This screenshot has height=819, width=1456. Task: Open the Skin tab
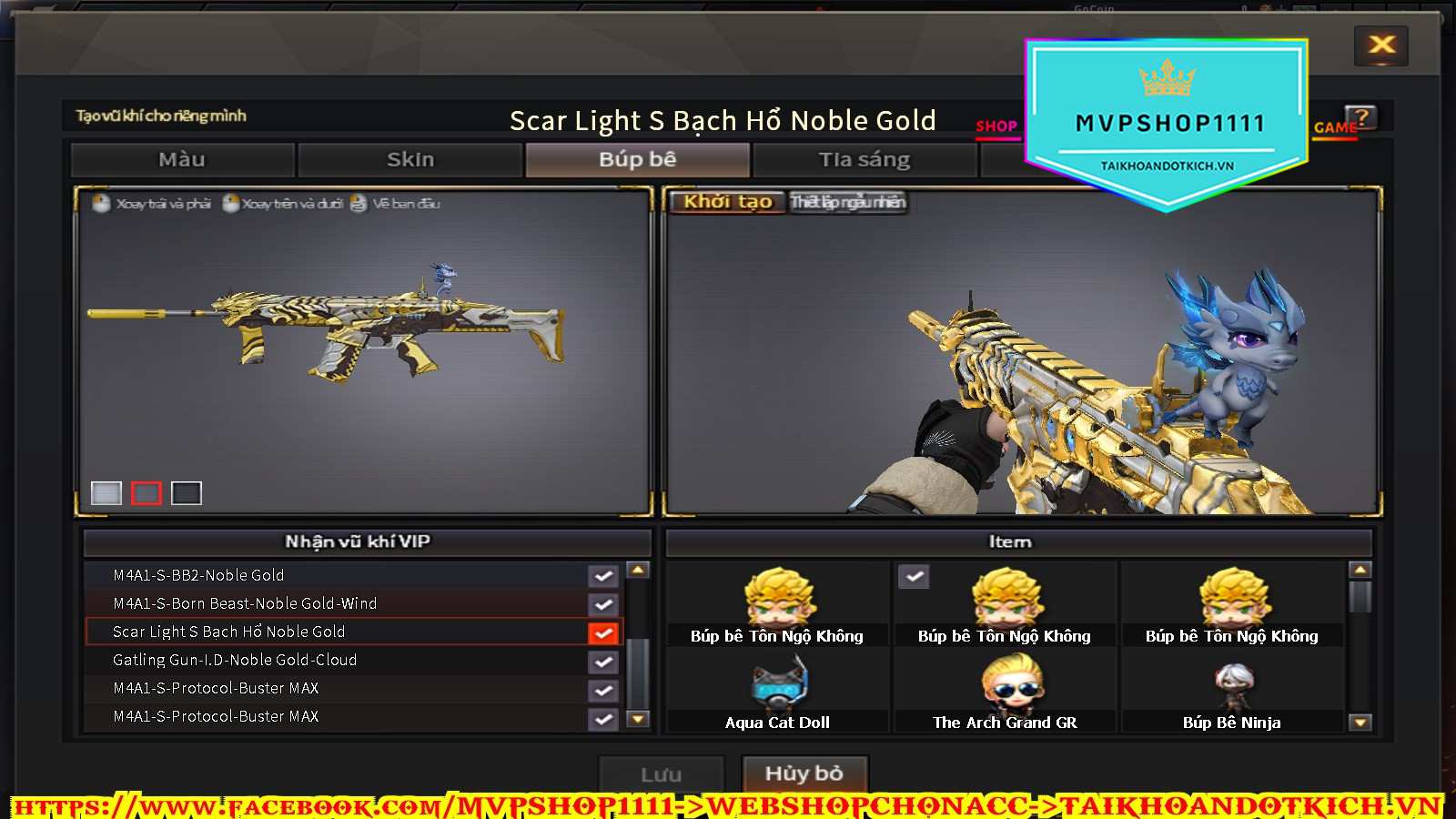coord(410,160)
